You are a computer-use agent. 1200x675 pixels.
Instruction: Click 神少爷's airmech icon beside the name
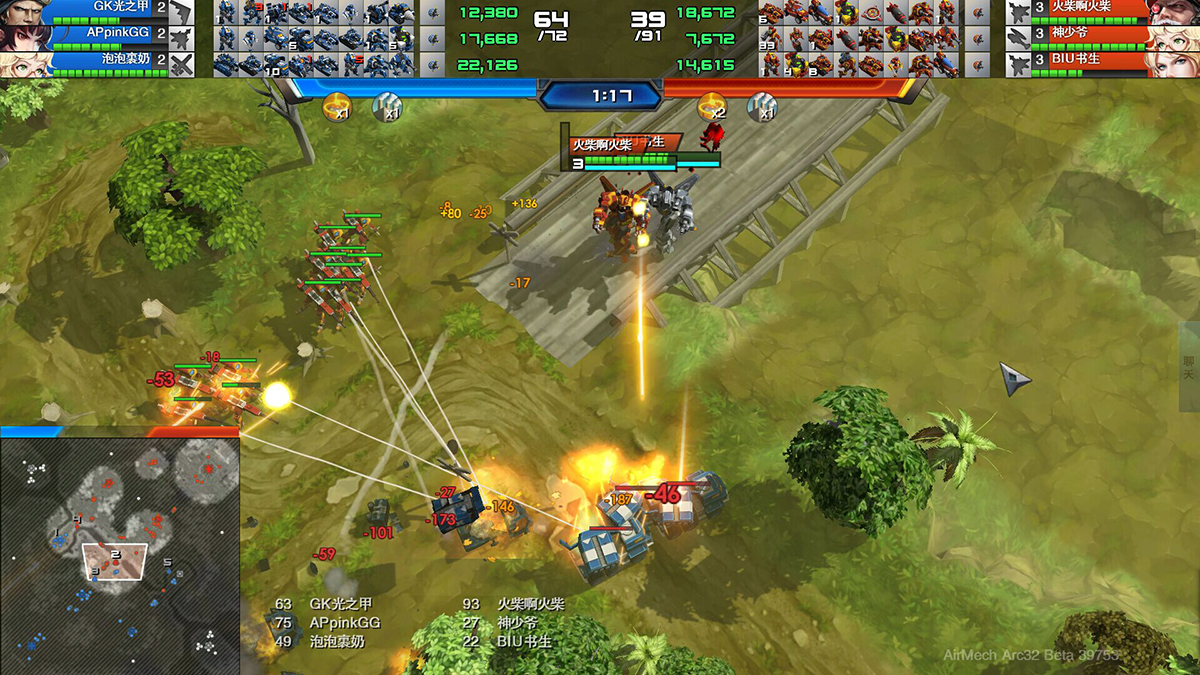coord(1019,38)
